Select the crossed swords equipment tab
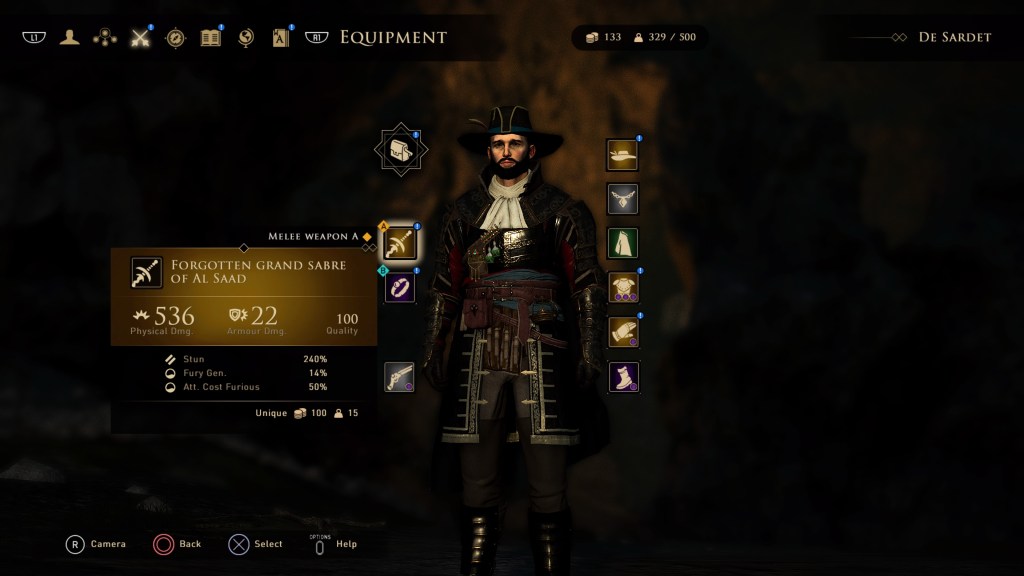The width and height of the screenshot is (1024, 576). pos(140,38)
